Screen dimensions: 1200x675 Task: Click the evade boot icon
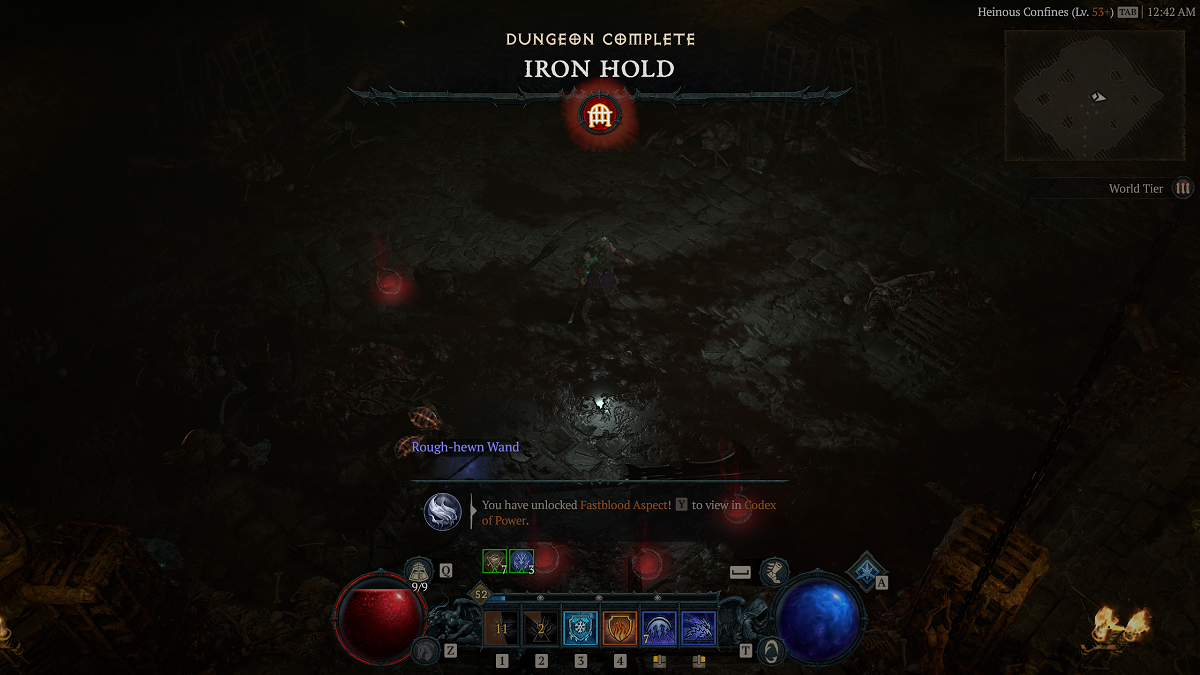(774, 572)
